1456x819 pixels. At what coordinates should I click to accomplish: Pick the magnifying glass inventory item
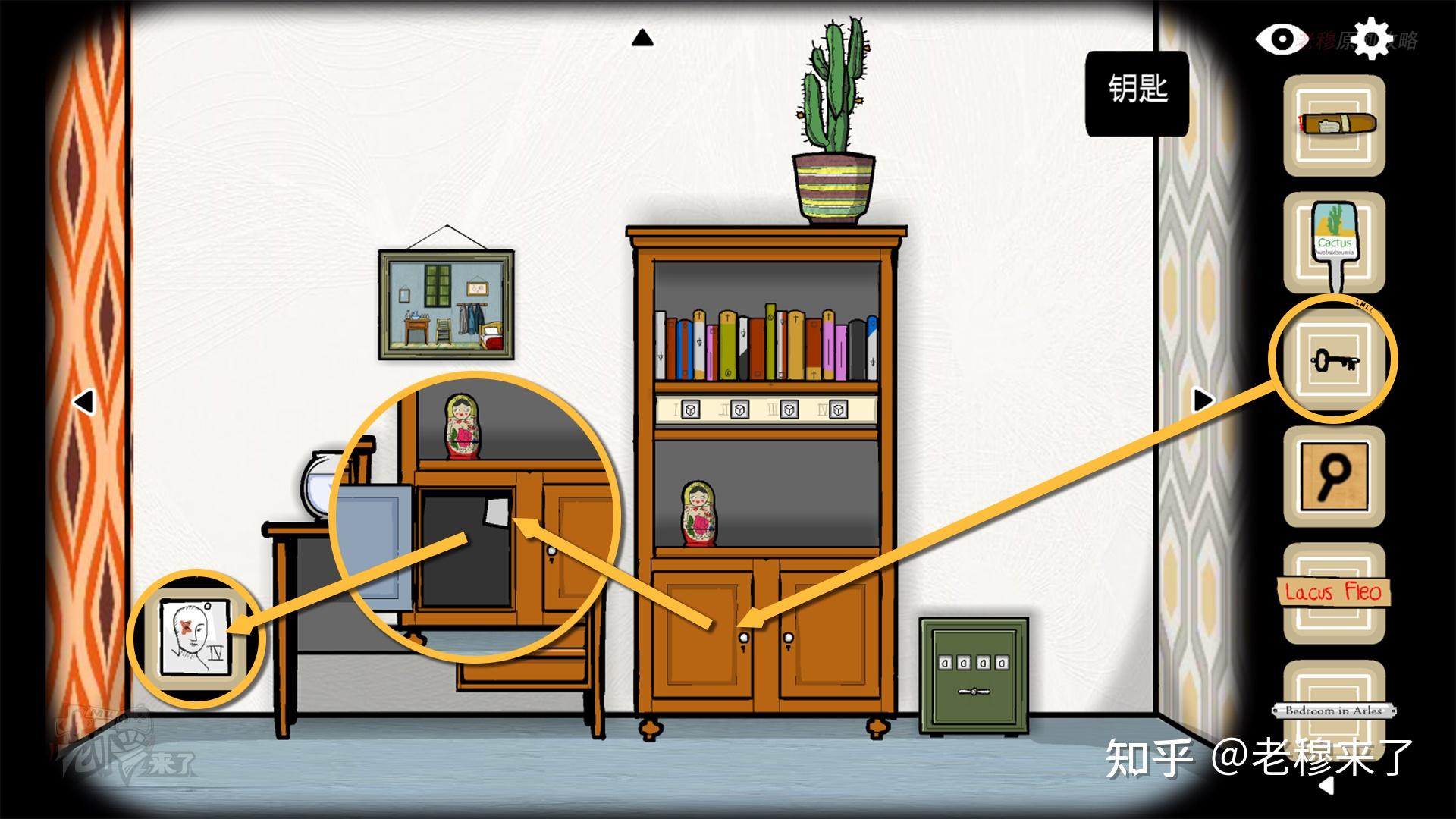pos(1334,476)
